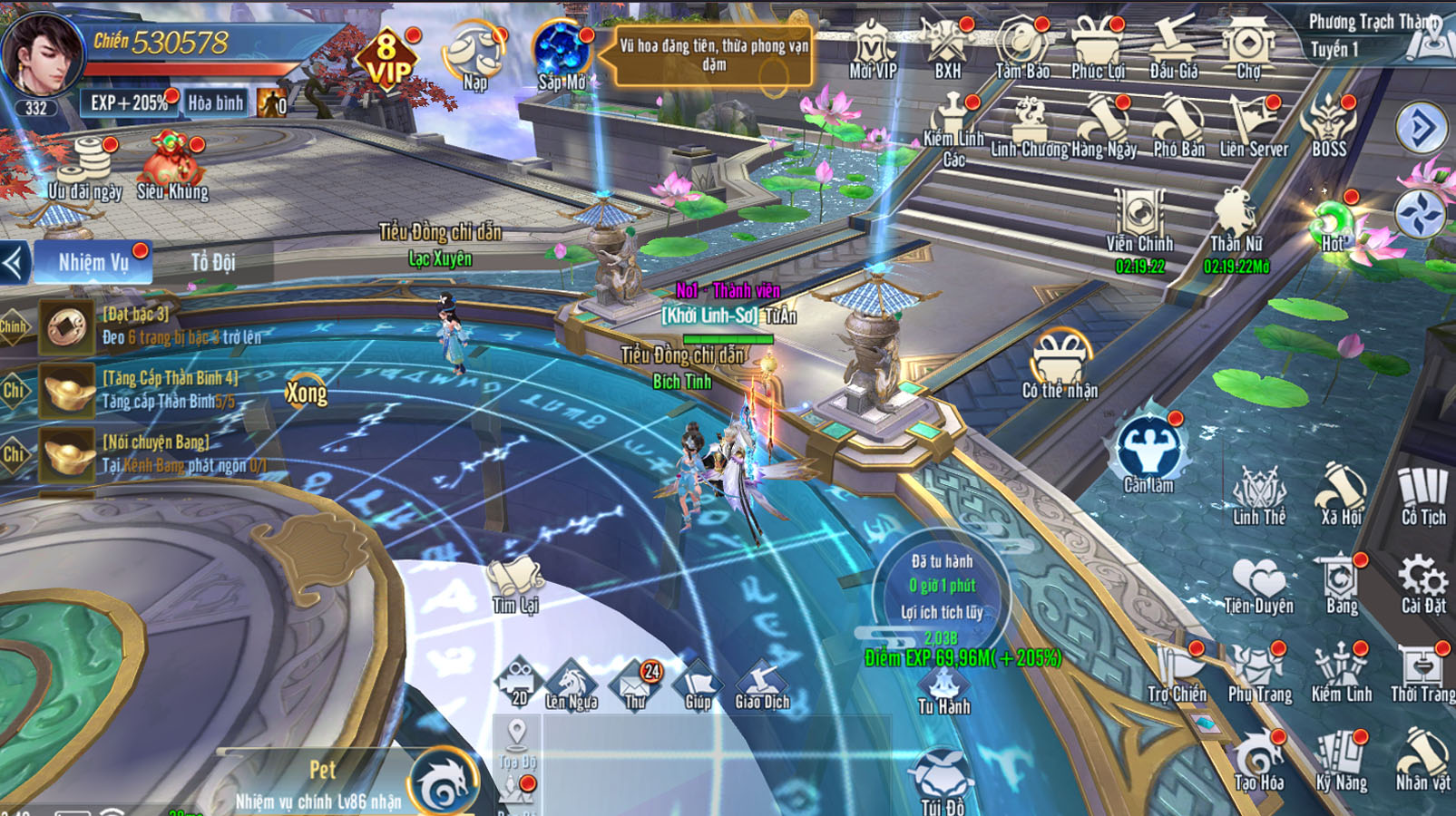This screenshot has width=1456, height=816.
Task: Open the Nạp recharge icon
Action: coord(474,56)
